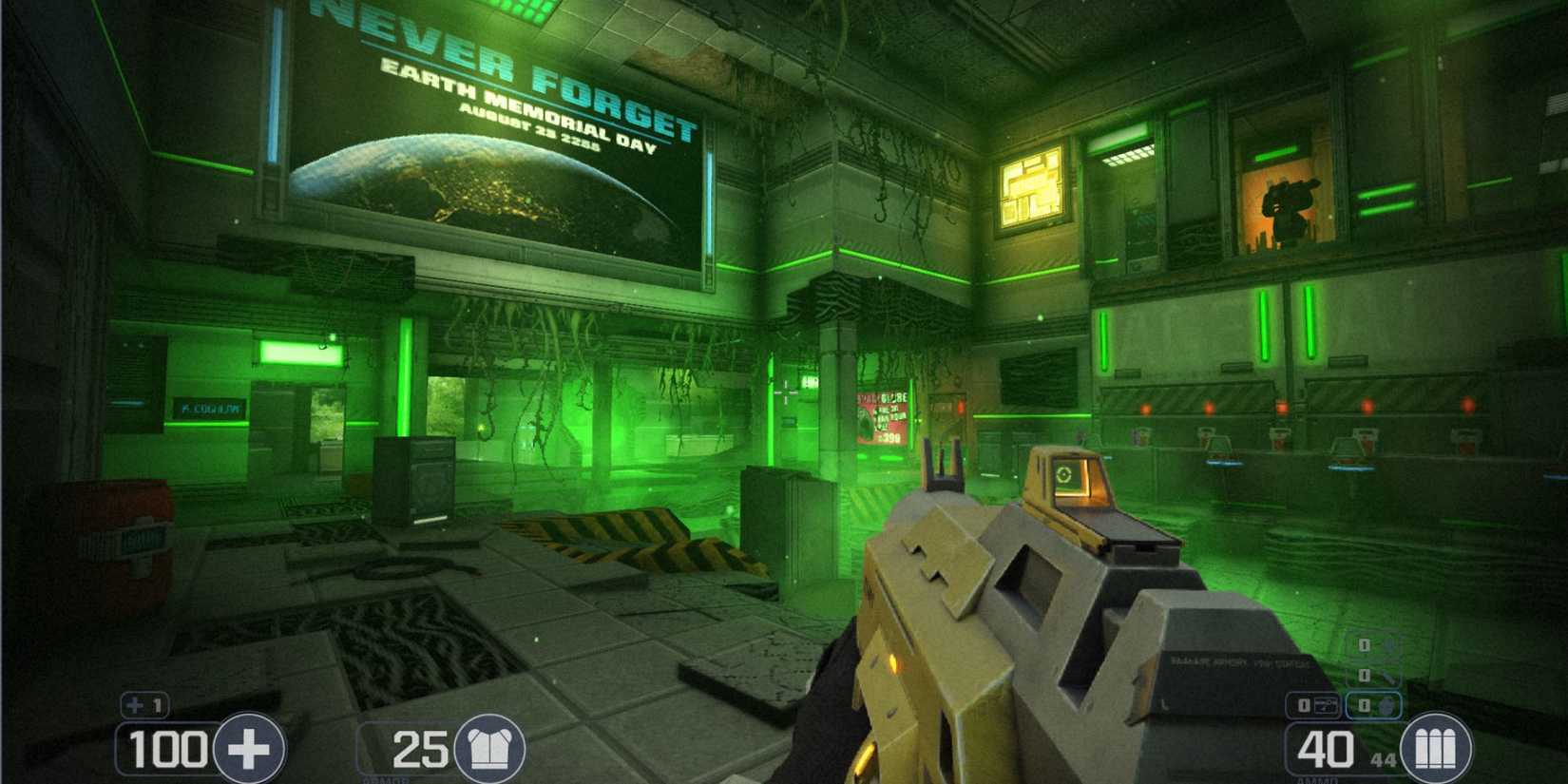Screen dimensions: 1568x784
Task: Click the grenade weapon slot icon
Action: (1386, 705)
